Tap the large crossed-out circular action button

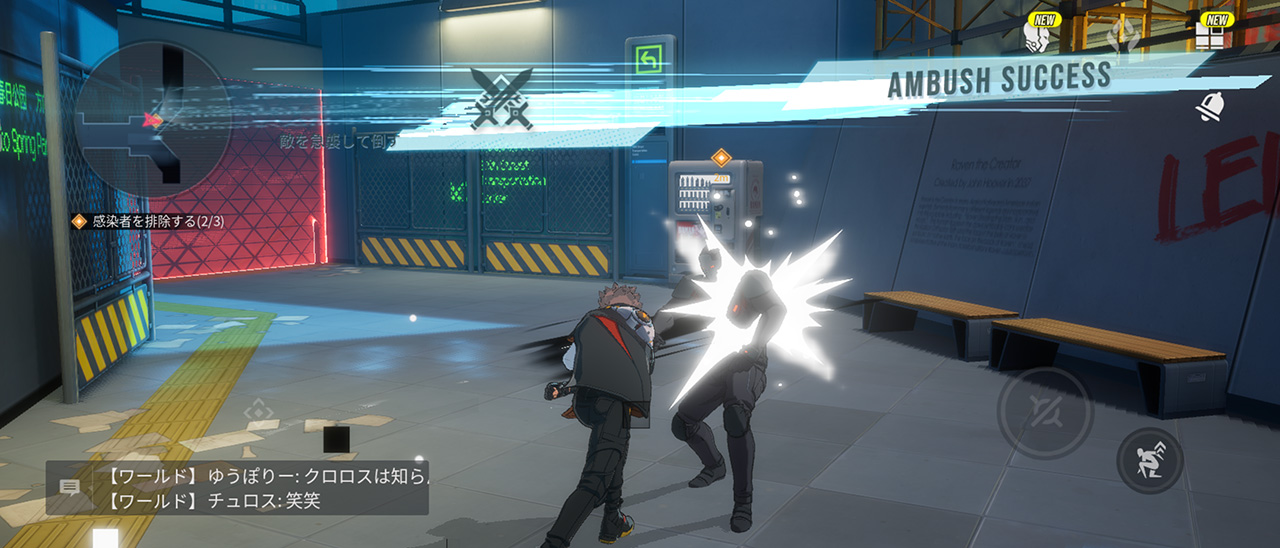pos(1044,413)
